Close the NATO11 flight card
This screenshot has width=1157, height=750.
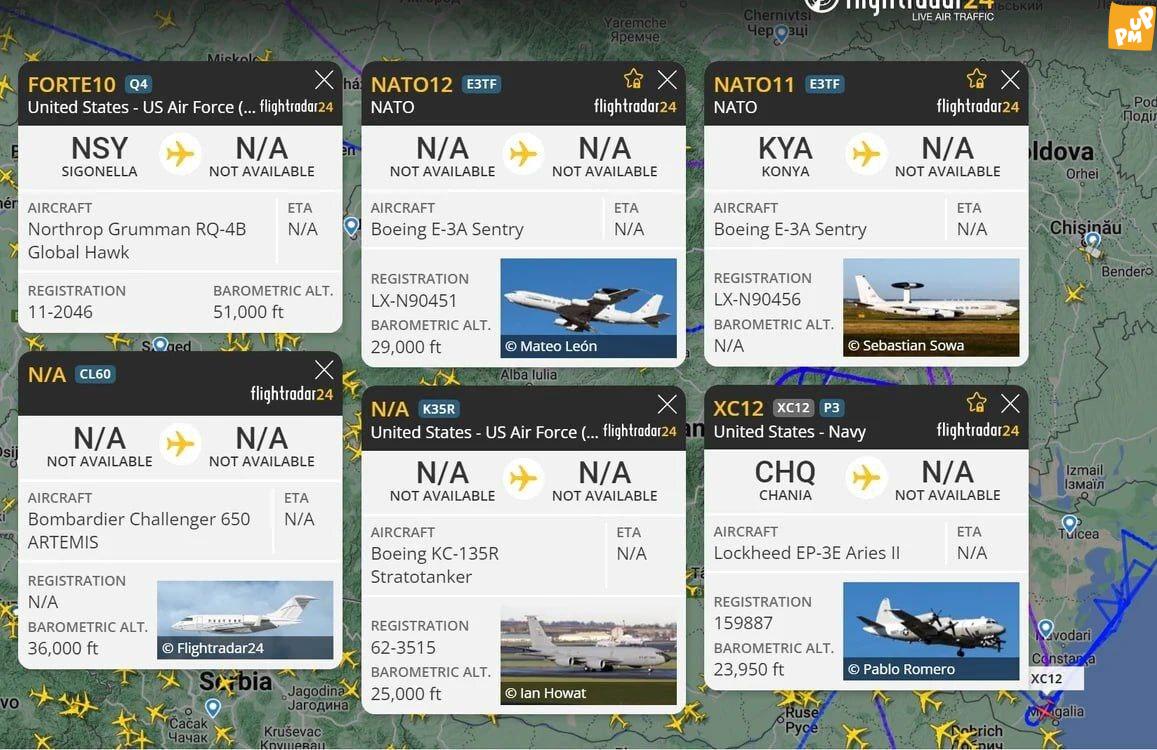[1010, 80]
